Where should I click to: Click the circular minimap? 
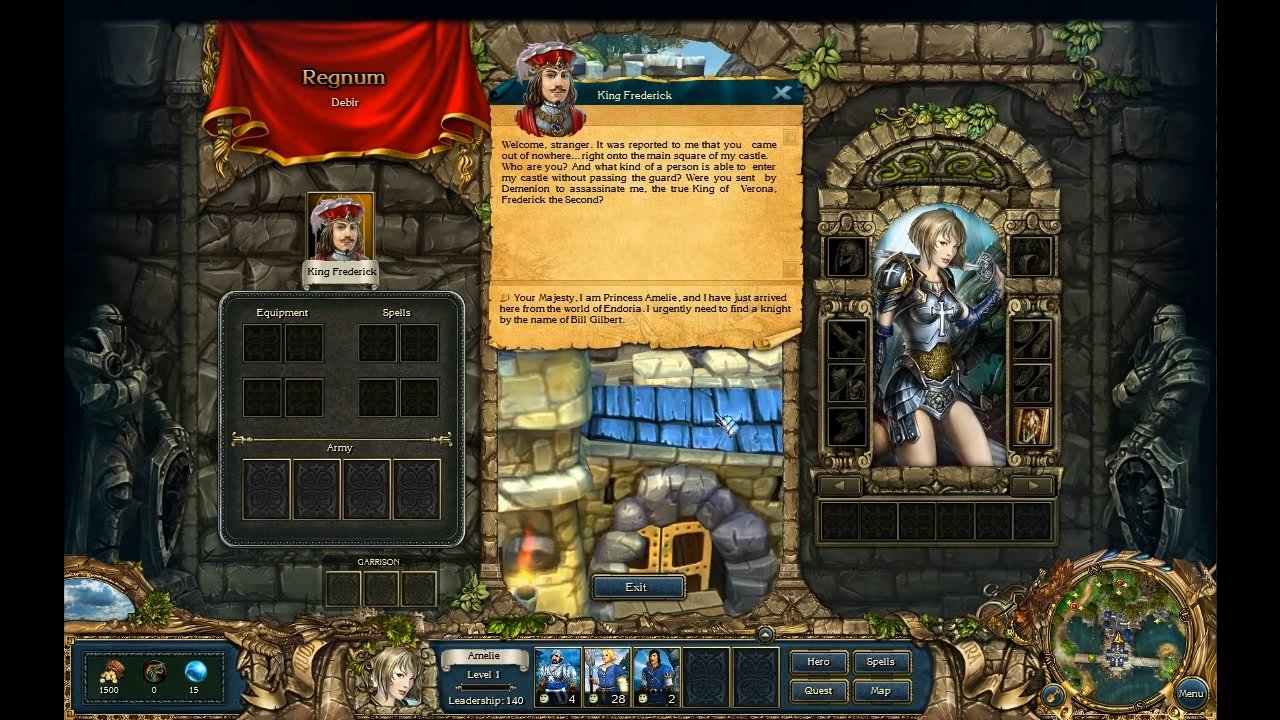1116,633
